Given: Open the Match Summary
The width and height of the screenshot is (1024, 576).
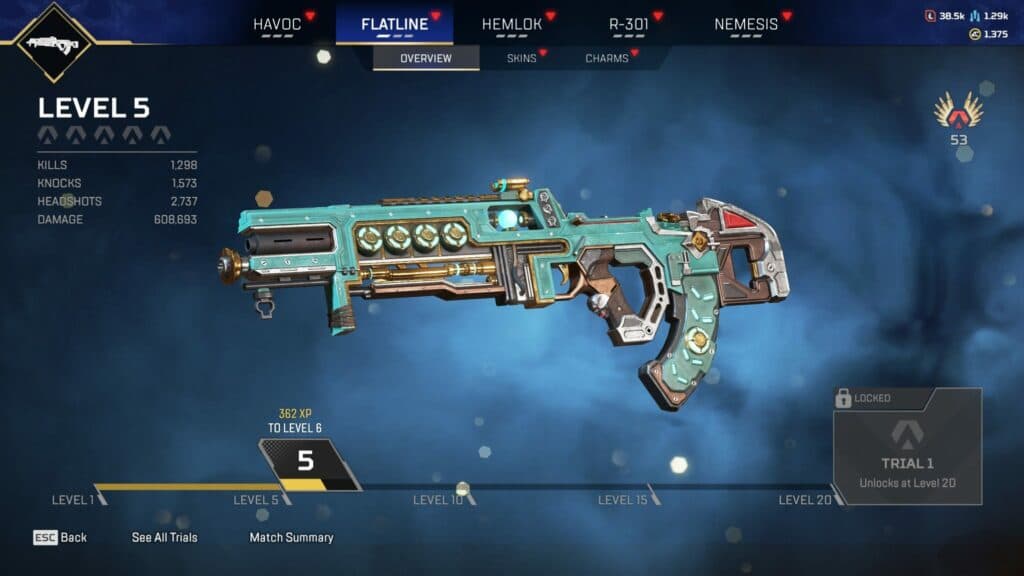Looking at the screenshot, I should coord(291,538).
